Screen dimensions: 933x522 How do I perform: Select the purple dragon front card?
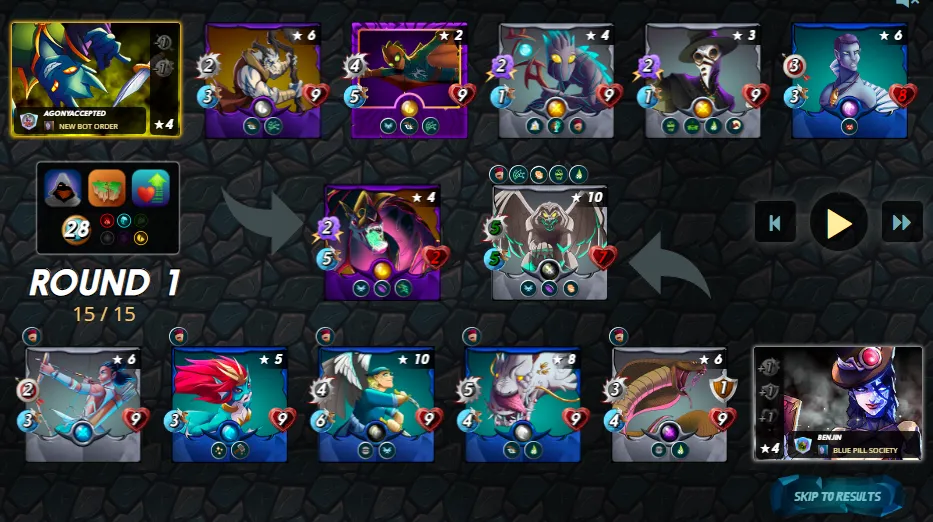(x=382, y=242)
